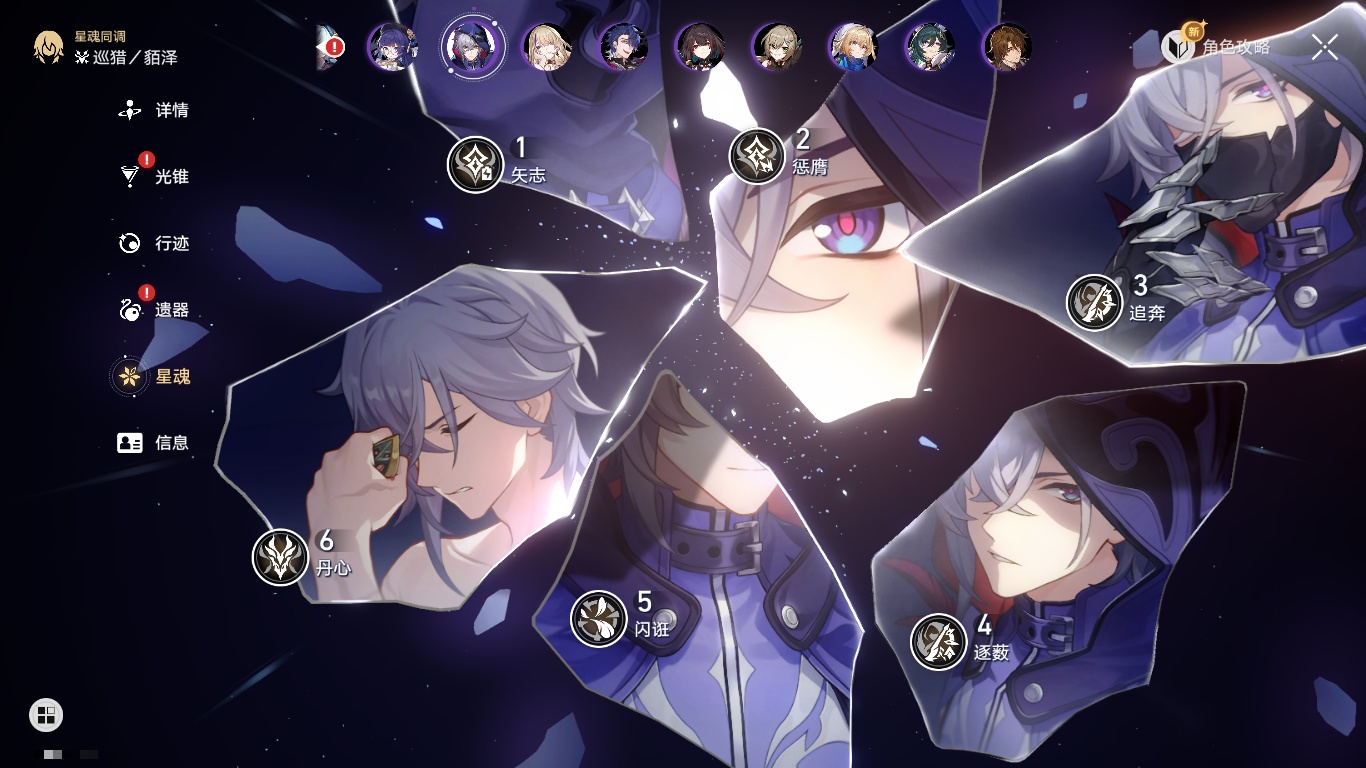Switch to the purple-haired girl with glasses portrait

[x=392, y=46]
